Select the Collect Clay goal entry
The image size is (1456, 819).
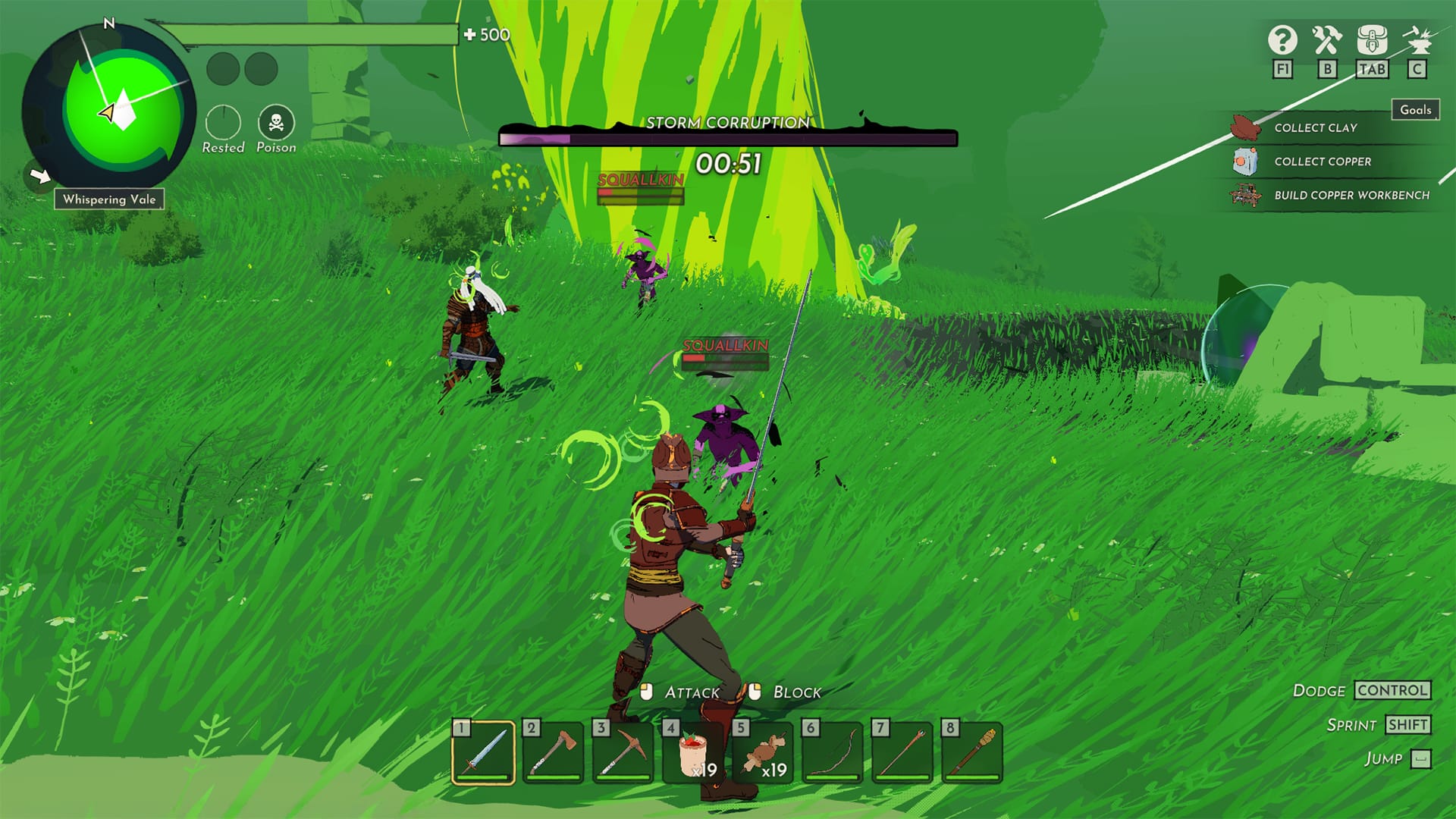click(1314, 128)
